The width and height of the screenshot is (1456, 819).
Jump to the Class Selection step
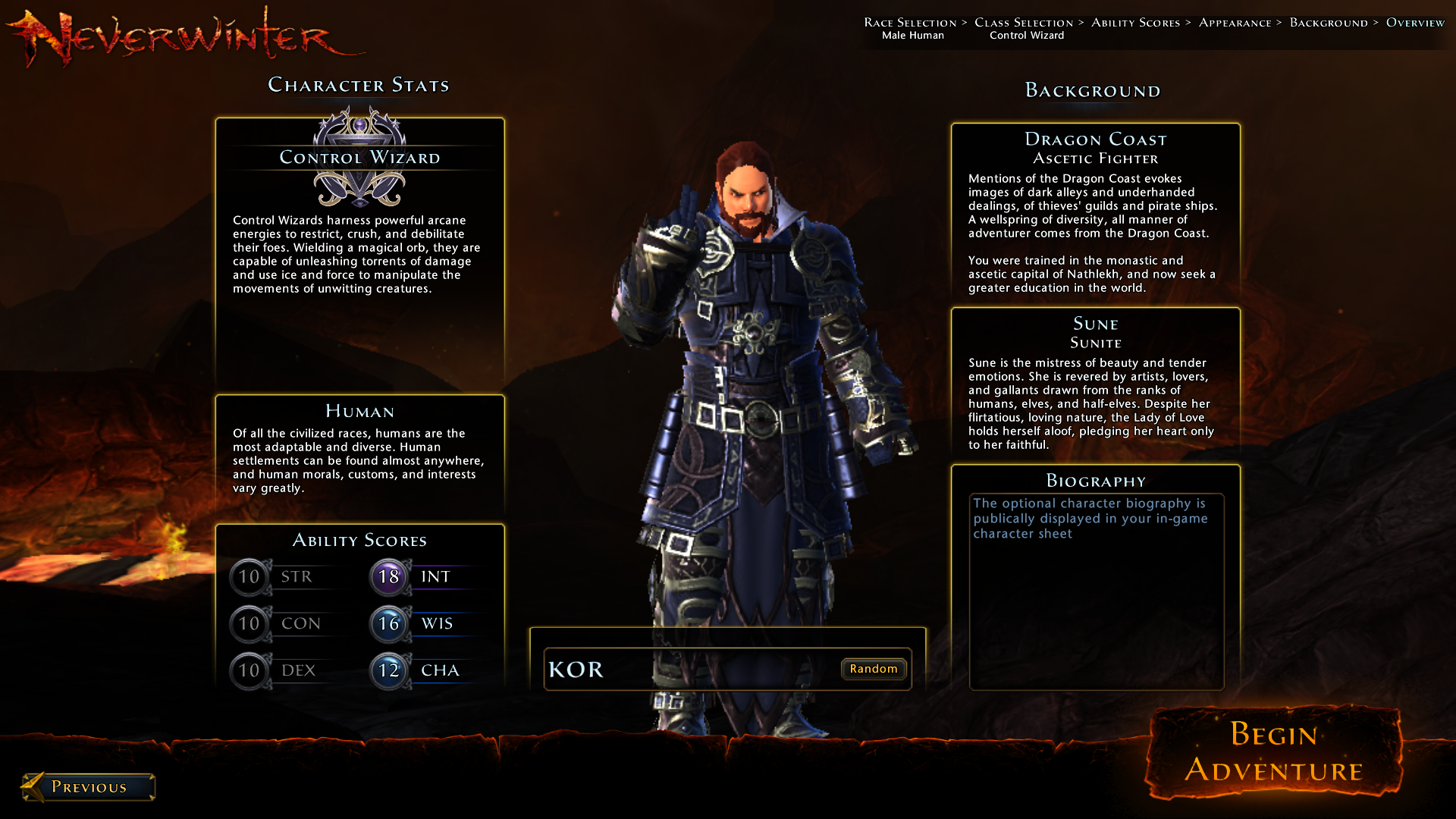pyautogui.click(x=1023, y=23)
